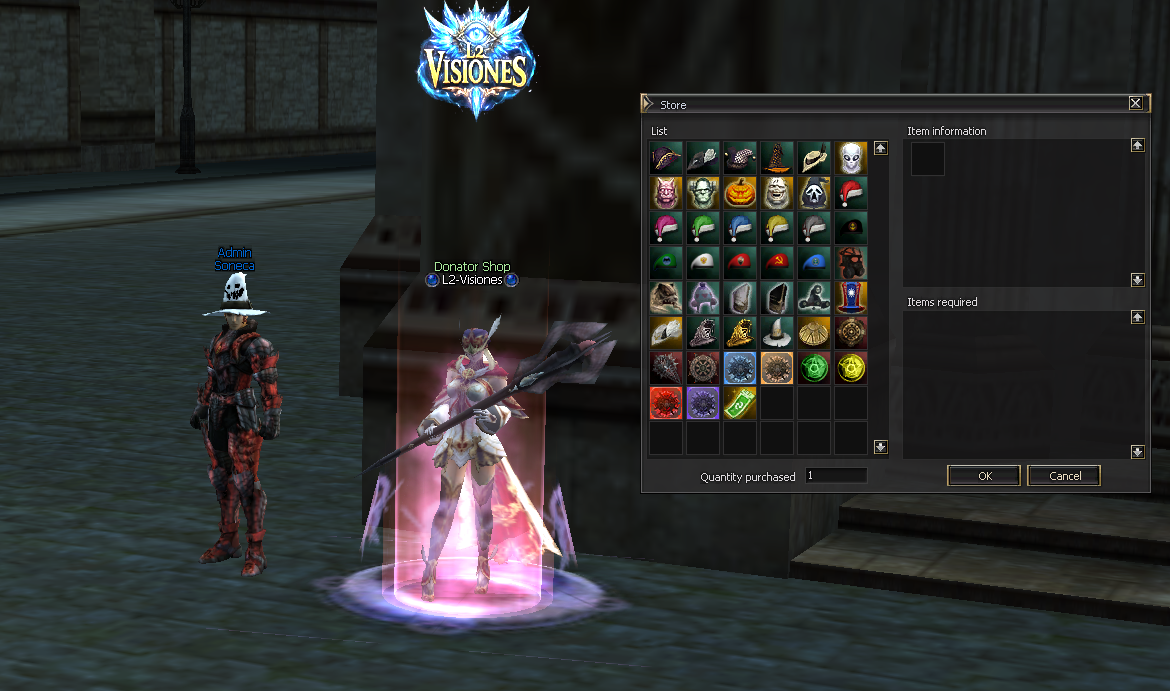1170x691 pixels.
Task: Close the Store window
Action: pos(1135,103)
